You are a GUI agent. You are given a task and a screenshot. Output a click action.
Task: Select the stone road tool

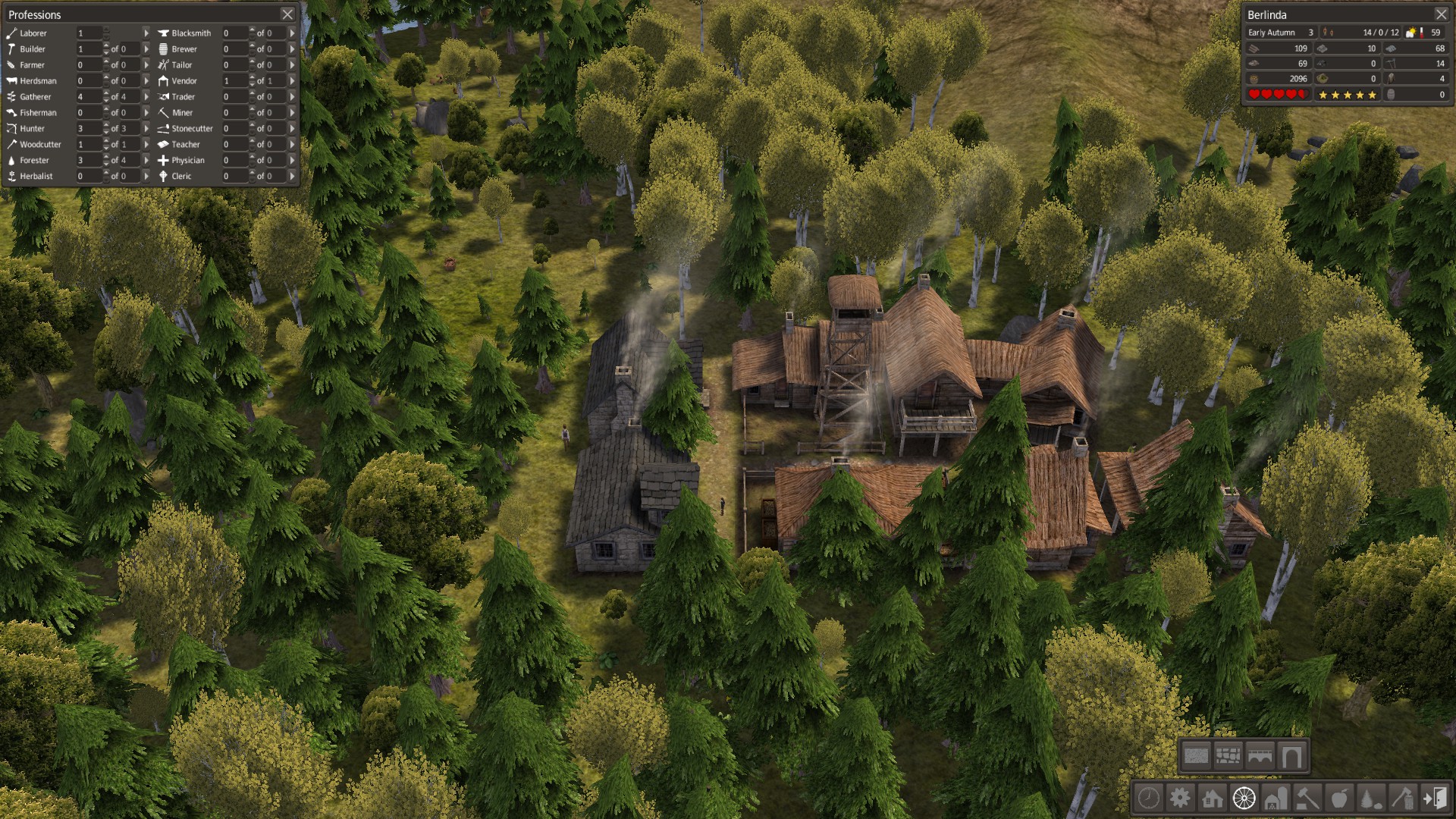pos(1228,755)
